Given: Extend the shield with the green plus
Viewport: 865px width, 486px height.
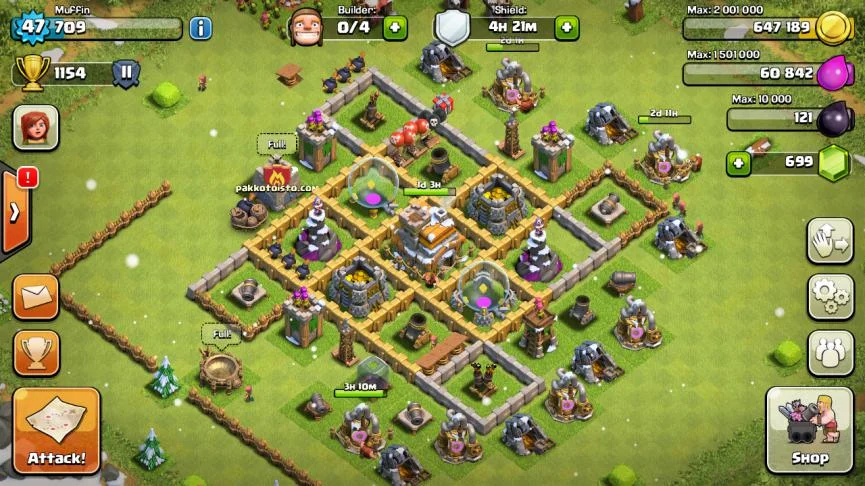Looking at the screenshot, I should pyautogui.click(x=567, y=27).
